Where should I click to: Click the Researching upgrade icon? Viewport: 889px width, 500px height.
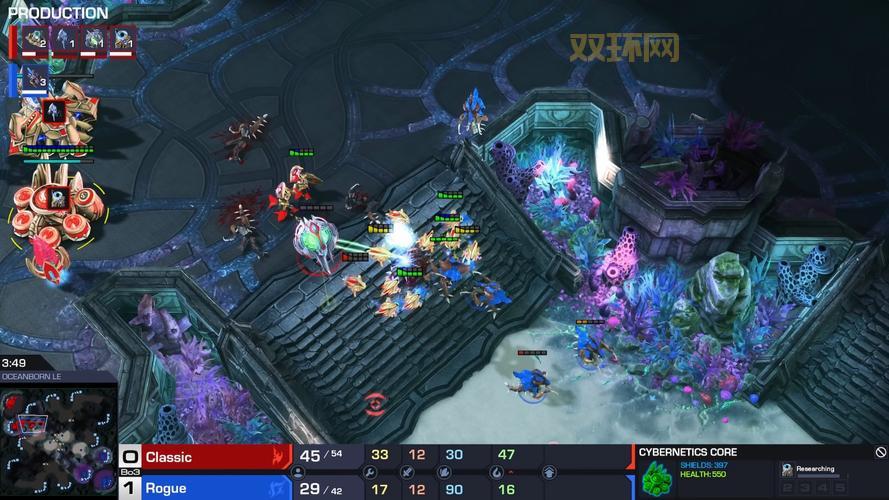tap(788, 468)
